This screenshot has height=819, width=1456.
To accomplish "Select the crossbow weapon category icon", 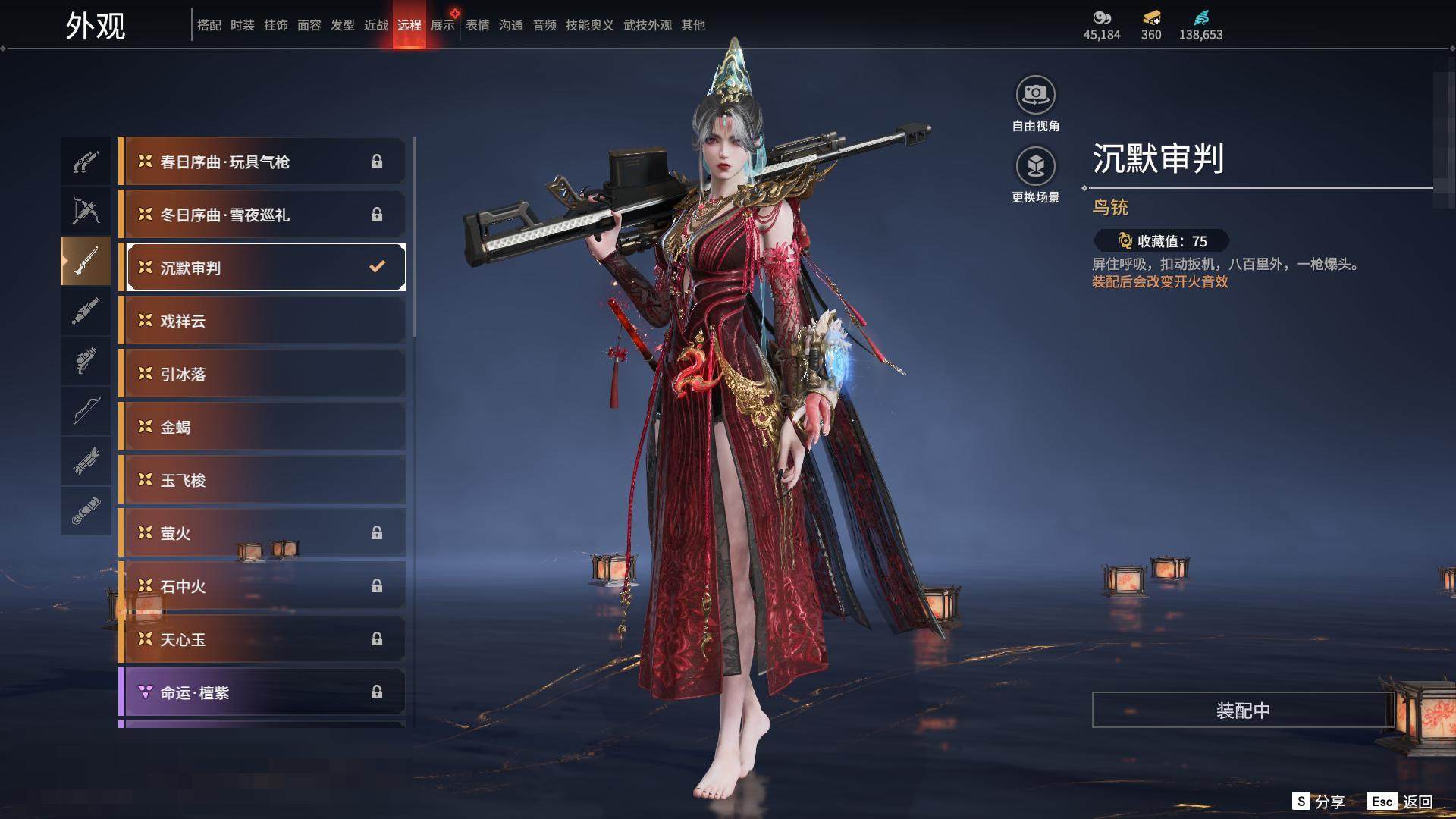I will click(86, 210).
